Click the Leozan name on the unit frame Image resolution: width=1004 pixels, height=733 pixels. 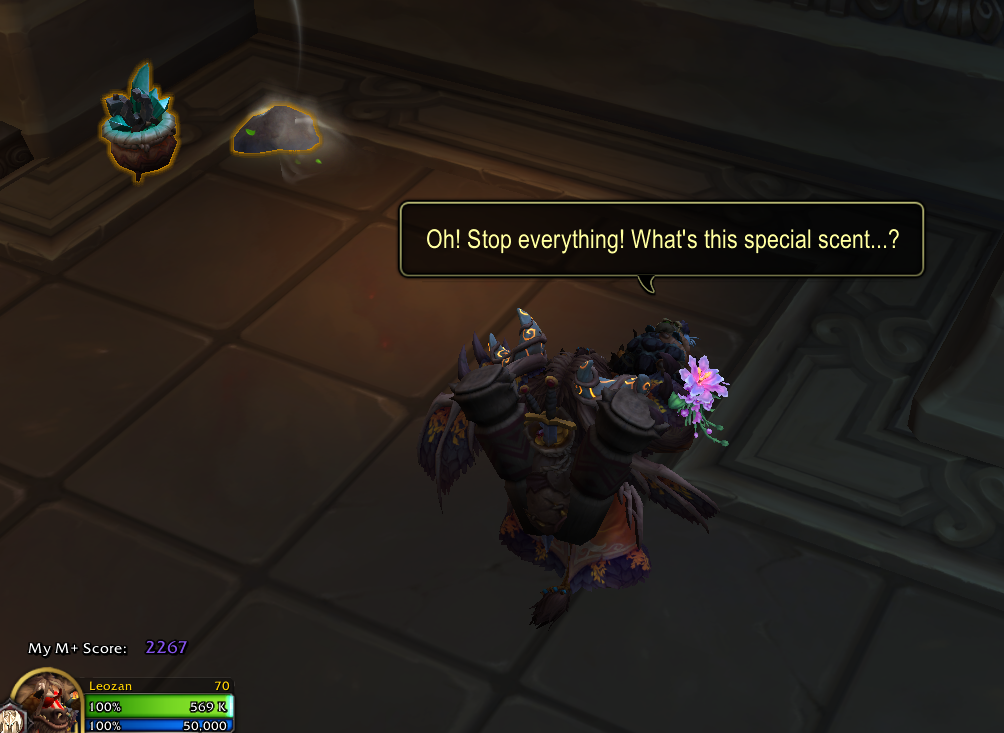click(108, 686)
